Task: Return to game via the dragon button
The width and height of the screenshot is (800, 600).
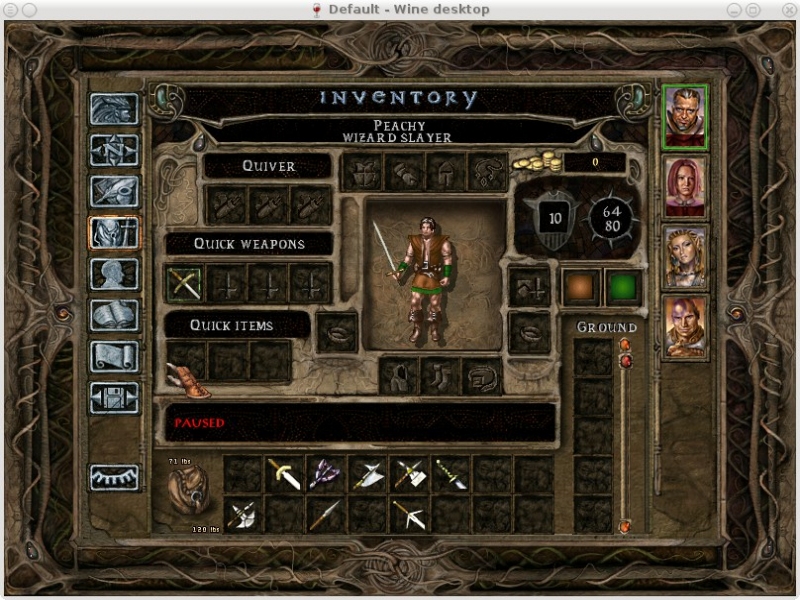Action: 113,109
